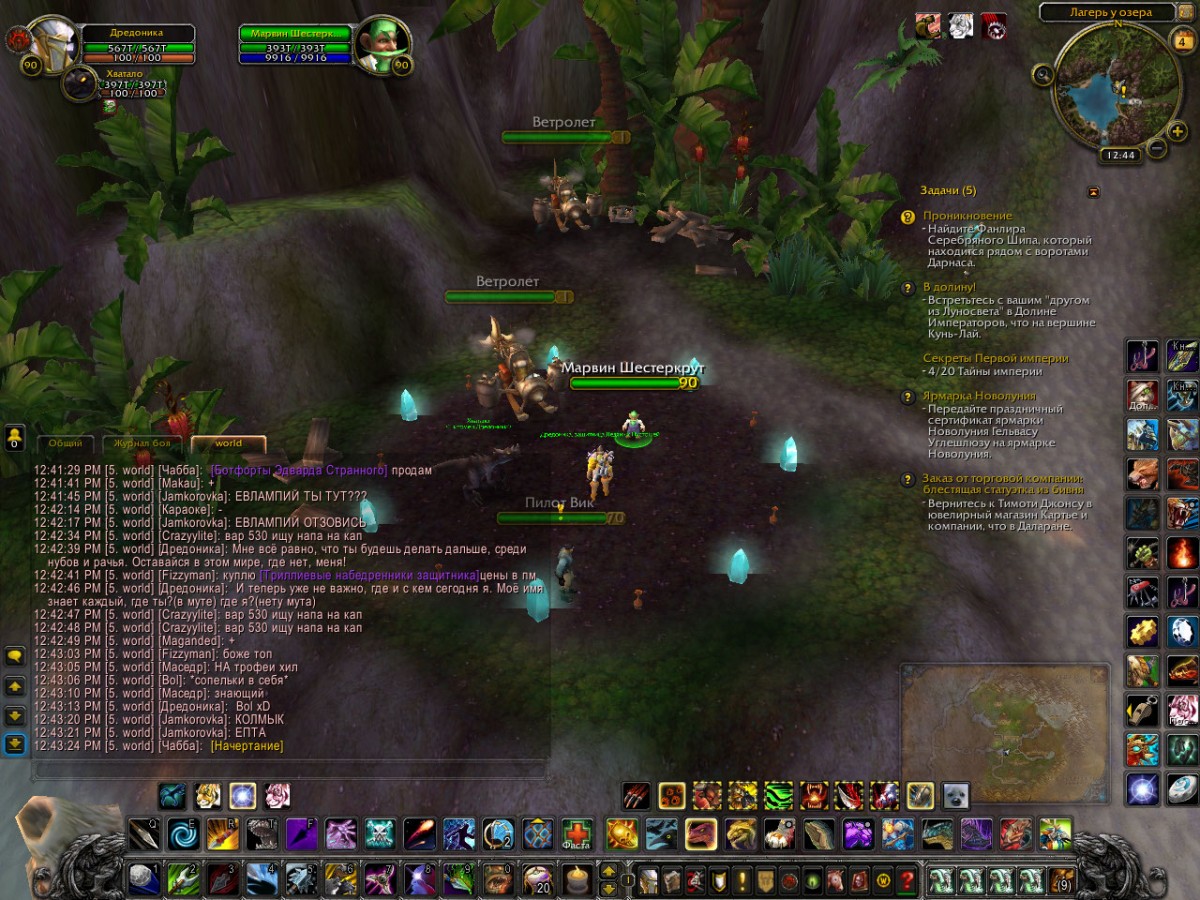
Task: Use the candle item on the action bar
Action: coord(575,880)
